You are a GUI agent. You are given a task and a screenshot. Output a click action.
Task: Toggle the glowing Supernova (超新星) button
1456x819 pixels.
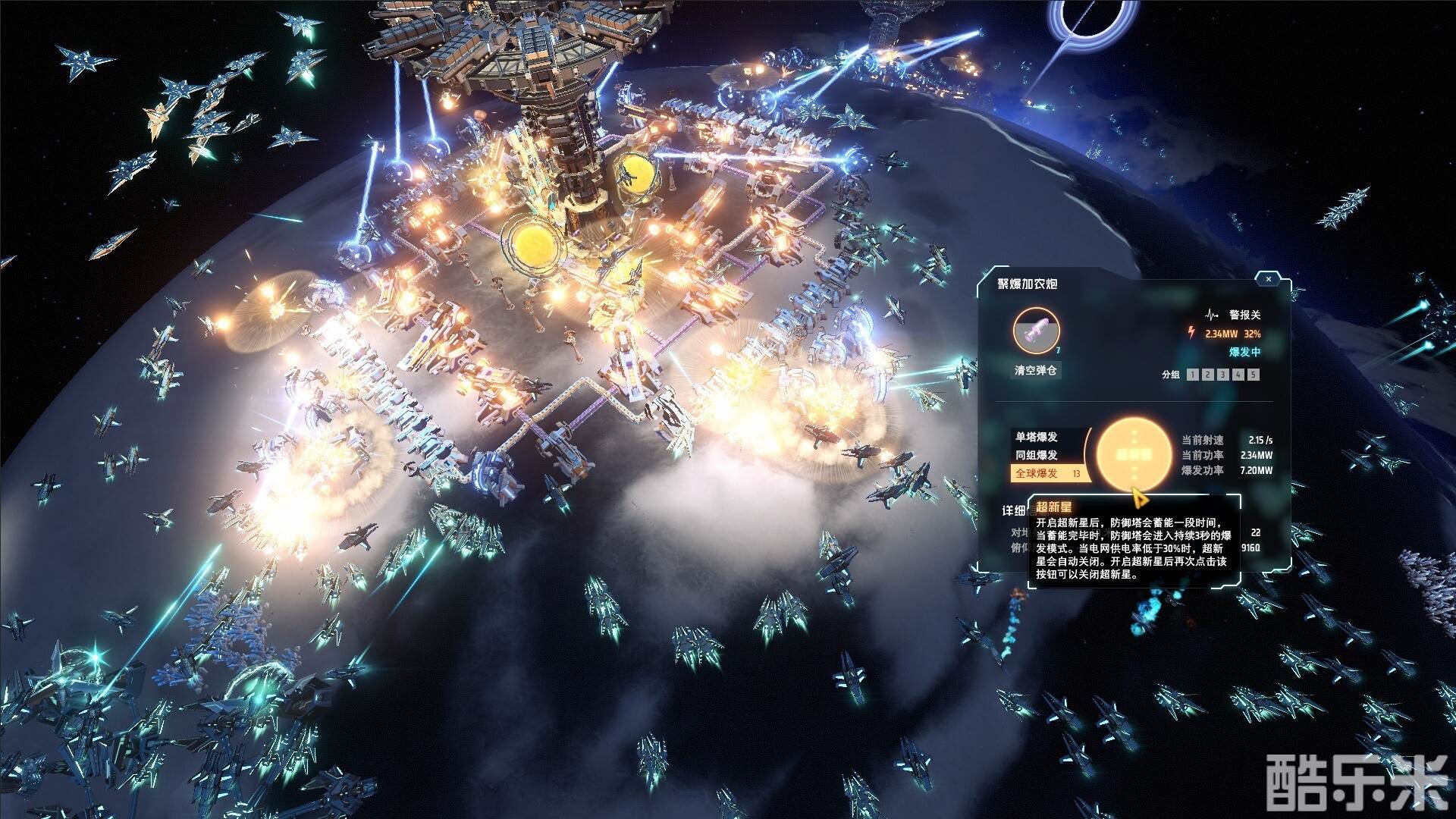1134,454
